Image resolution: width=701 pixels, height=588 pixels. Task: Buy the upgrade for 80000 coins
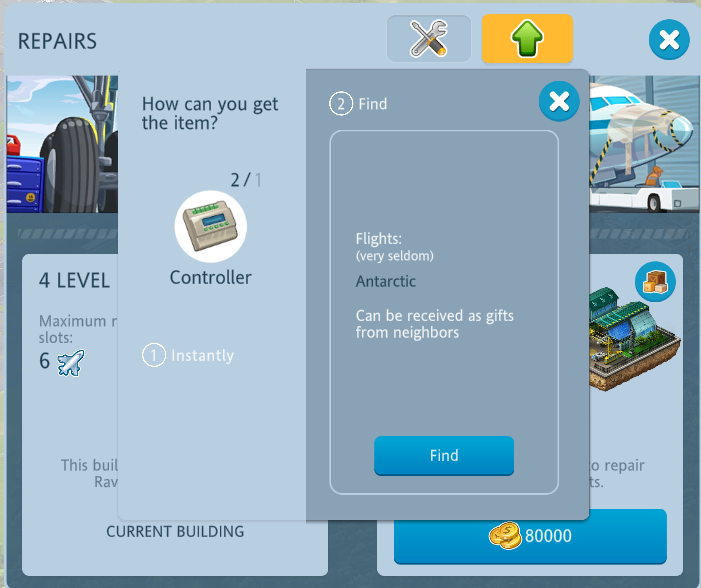point(530,536)
